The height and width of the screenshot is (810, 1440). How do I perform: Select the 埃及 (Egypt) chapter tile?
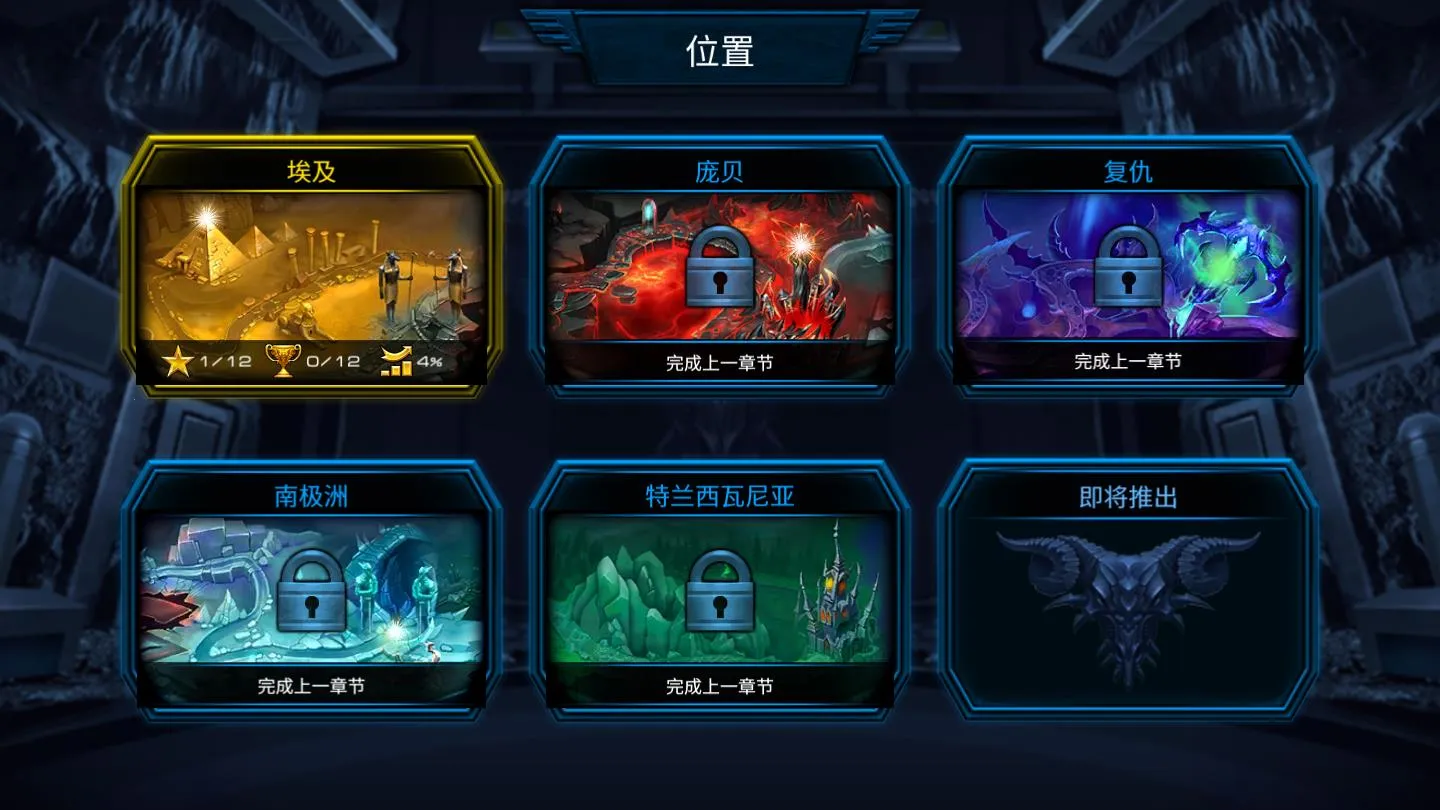pyautogui.click(x=311, y=266)
